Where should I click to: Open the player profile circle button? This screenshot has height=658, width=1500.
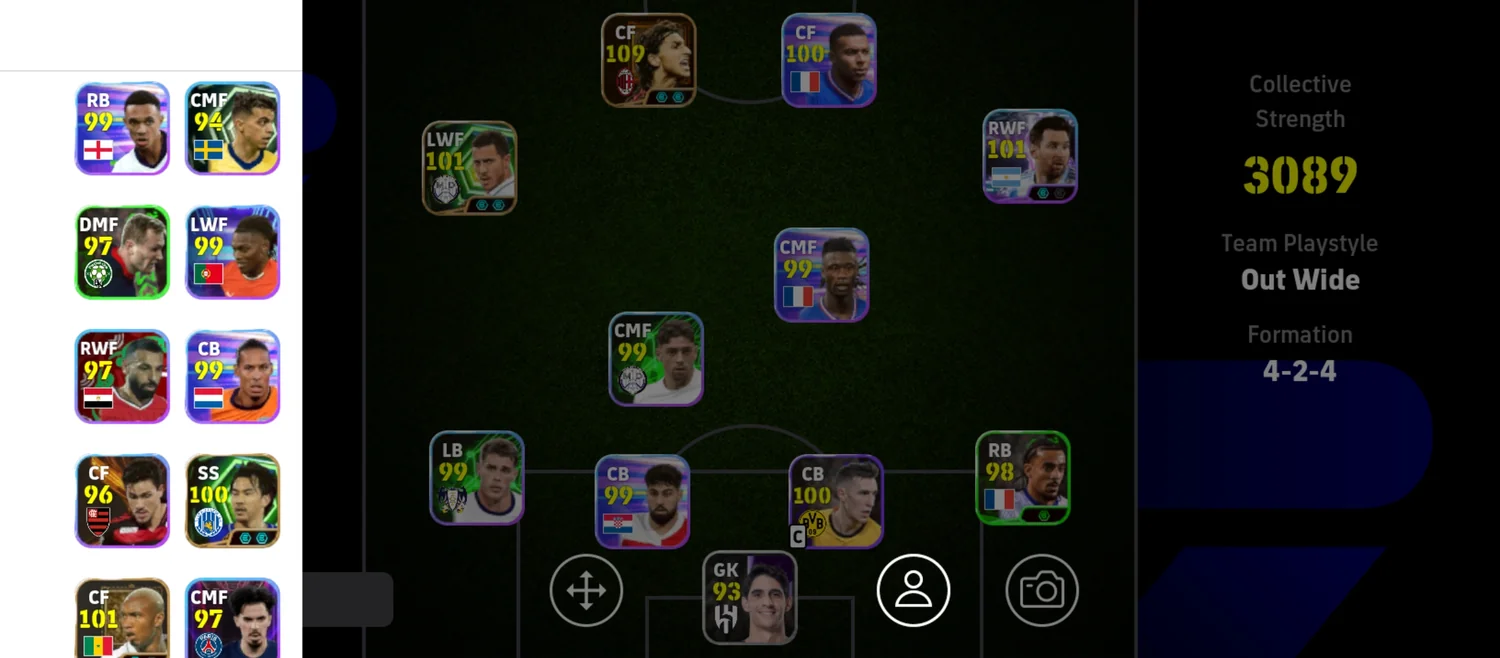click(x=913, y=590)
